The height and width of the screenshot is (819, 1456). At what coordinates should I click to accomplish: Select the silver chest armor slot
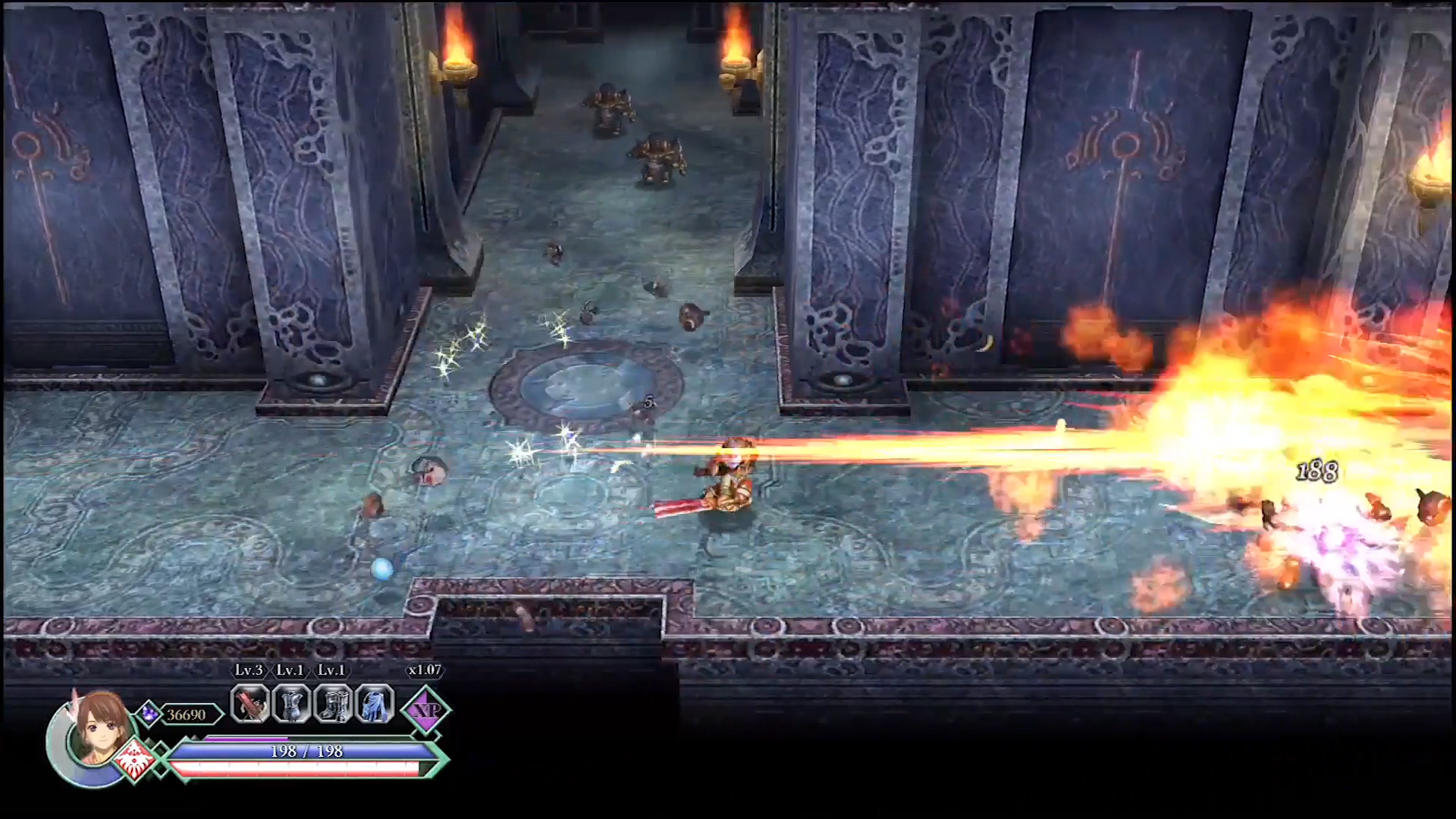291,704
